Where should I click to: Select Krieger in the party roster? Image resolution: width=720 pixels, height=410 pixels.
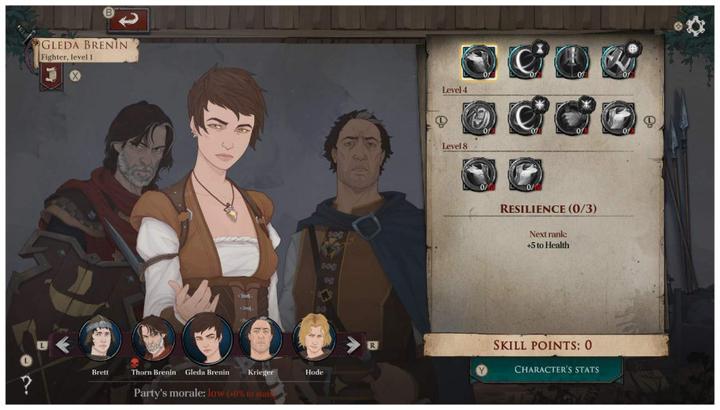point(261,339)
